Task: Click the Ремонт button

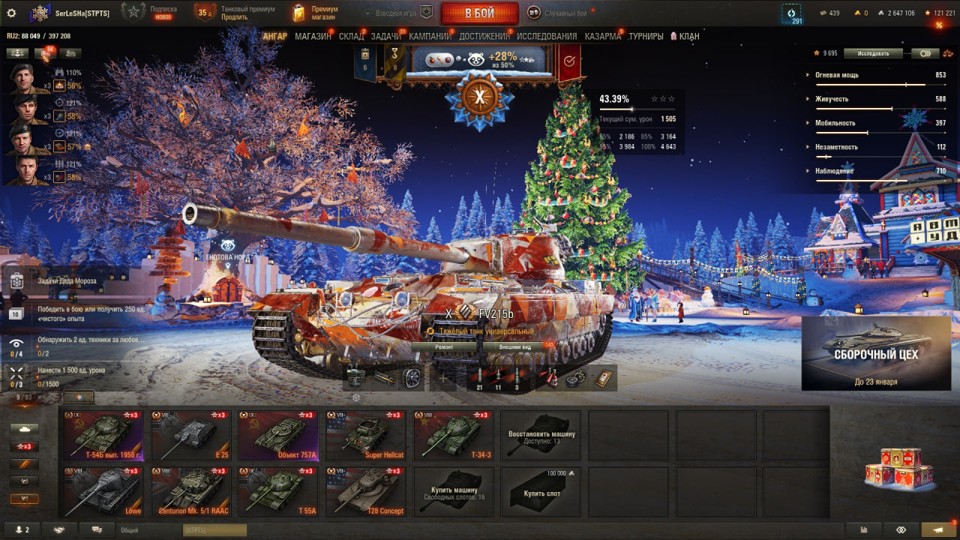Action: click(445, 347)
